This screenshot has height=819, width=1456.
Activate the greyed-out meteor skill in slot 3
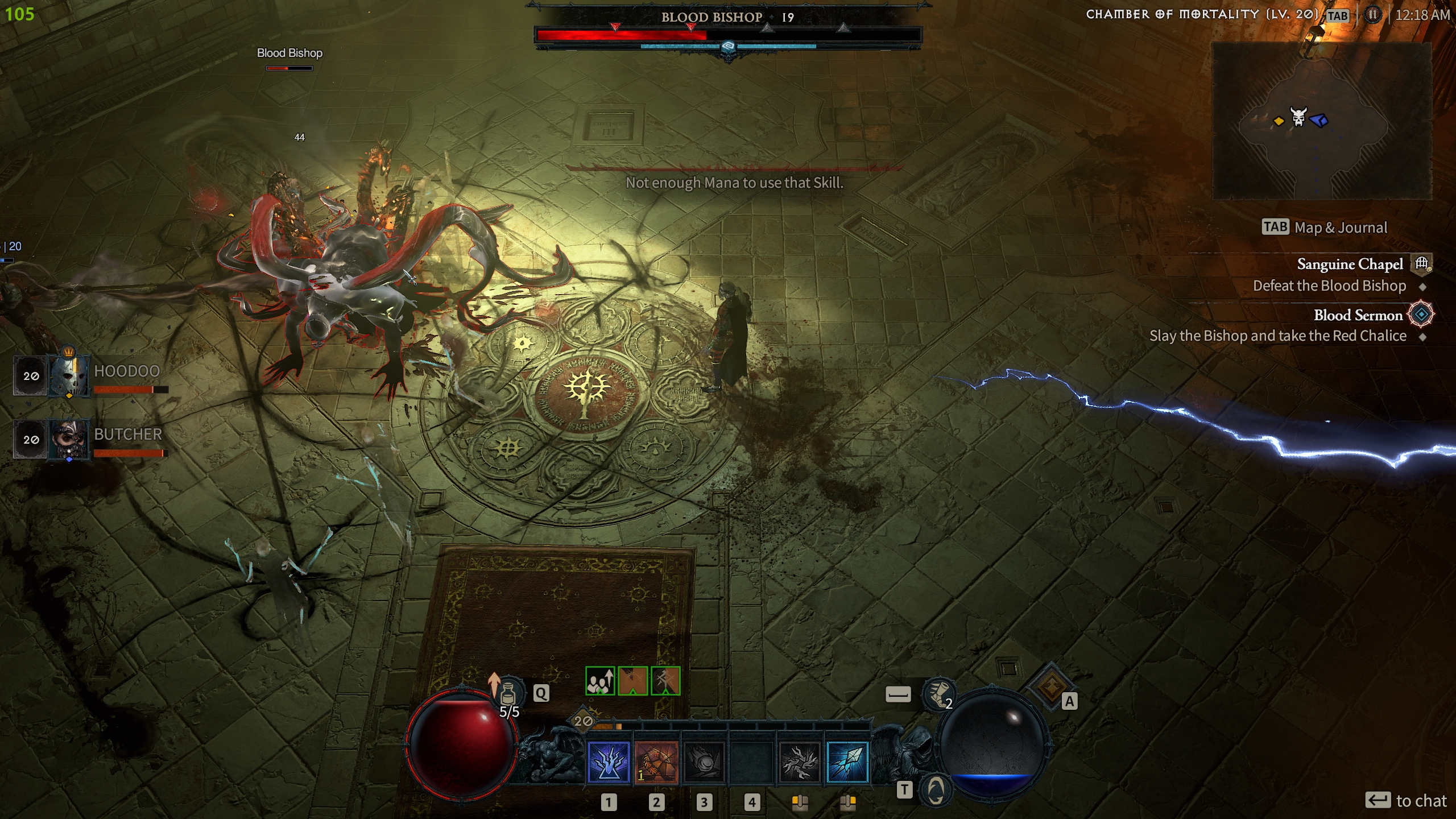704,762
